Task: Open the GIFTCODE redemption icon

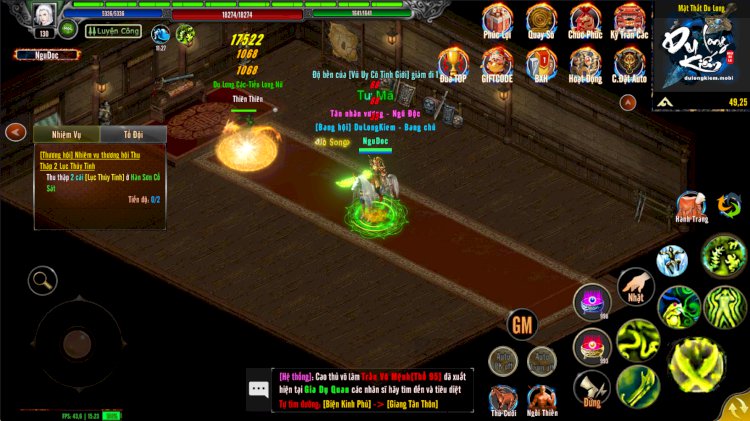Action: [497, 64]
